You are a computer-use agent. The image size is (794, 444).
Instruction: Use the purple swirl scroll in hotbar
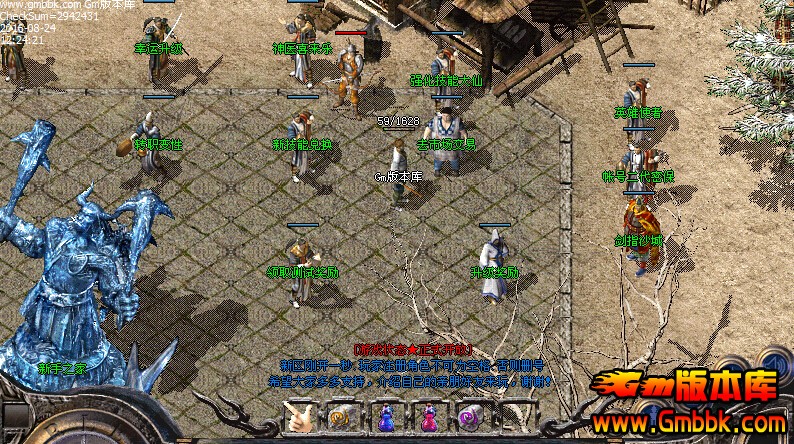pyautogui.click(x=470, y=416)
